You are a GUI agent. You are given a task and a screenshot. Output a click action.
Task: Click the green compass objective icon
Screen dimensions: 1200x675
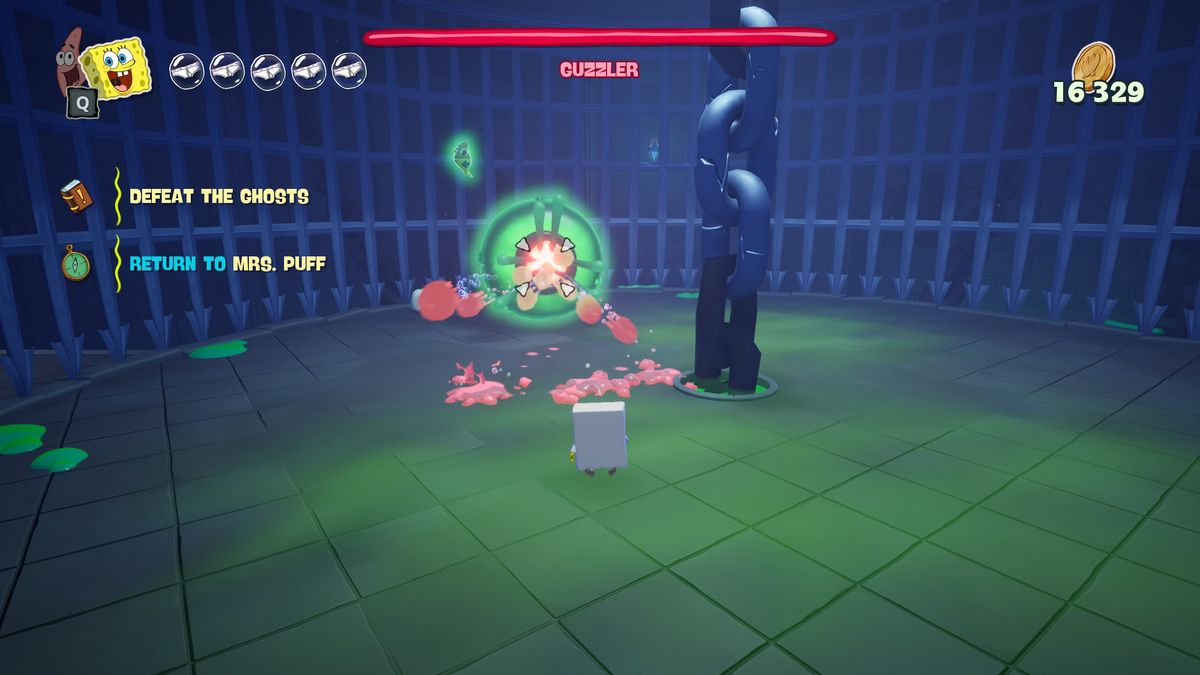pyautogui.click(x=76, y=264)
